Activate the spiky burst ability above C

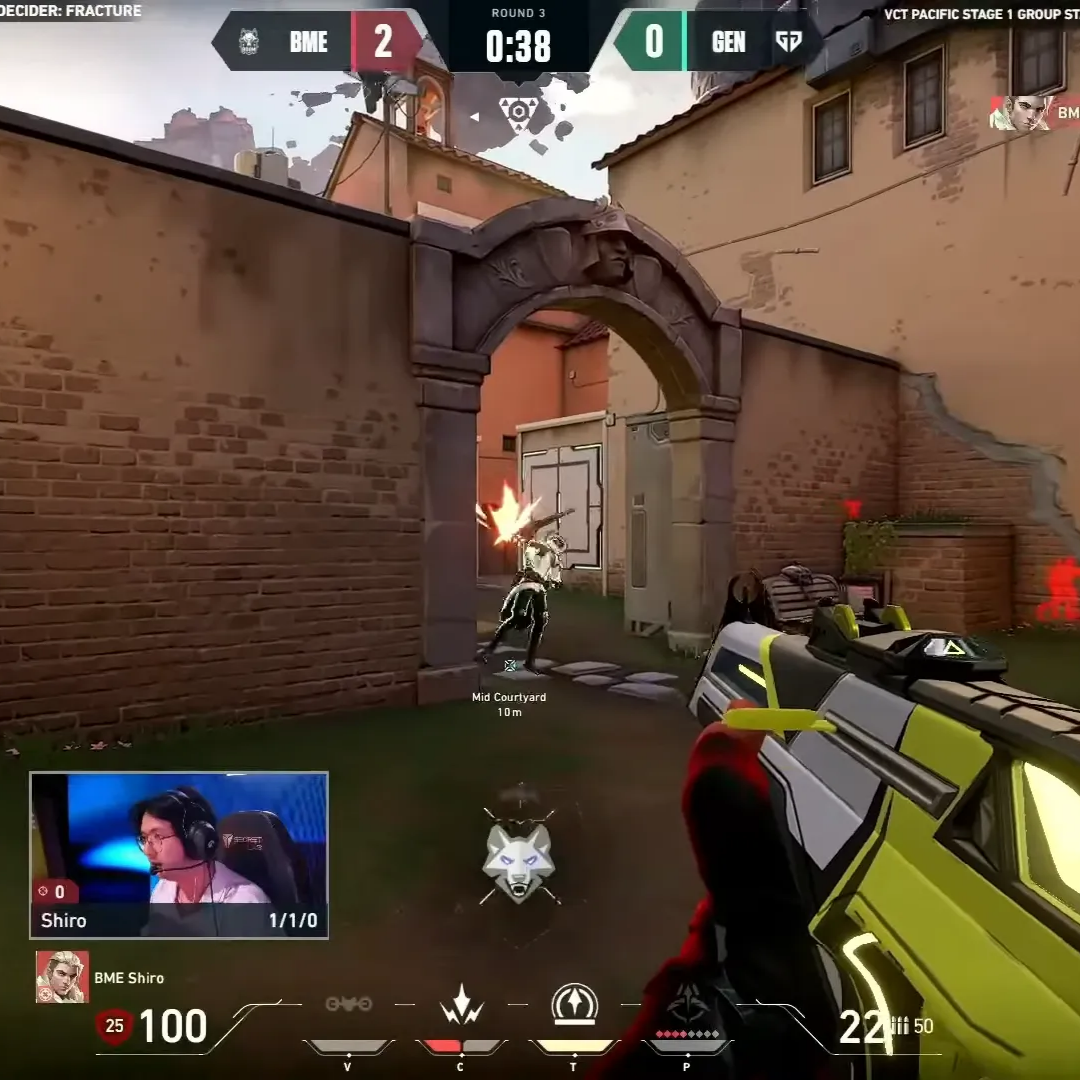(461, 1003)
